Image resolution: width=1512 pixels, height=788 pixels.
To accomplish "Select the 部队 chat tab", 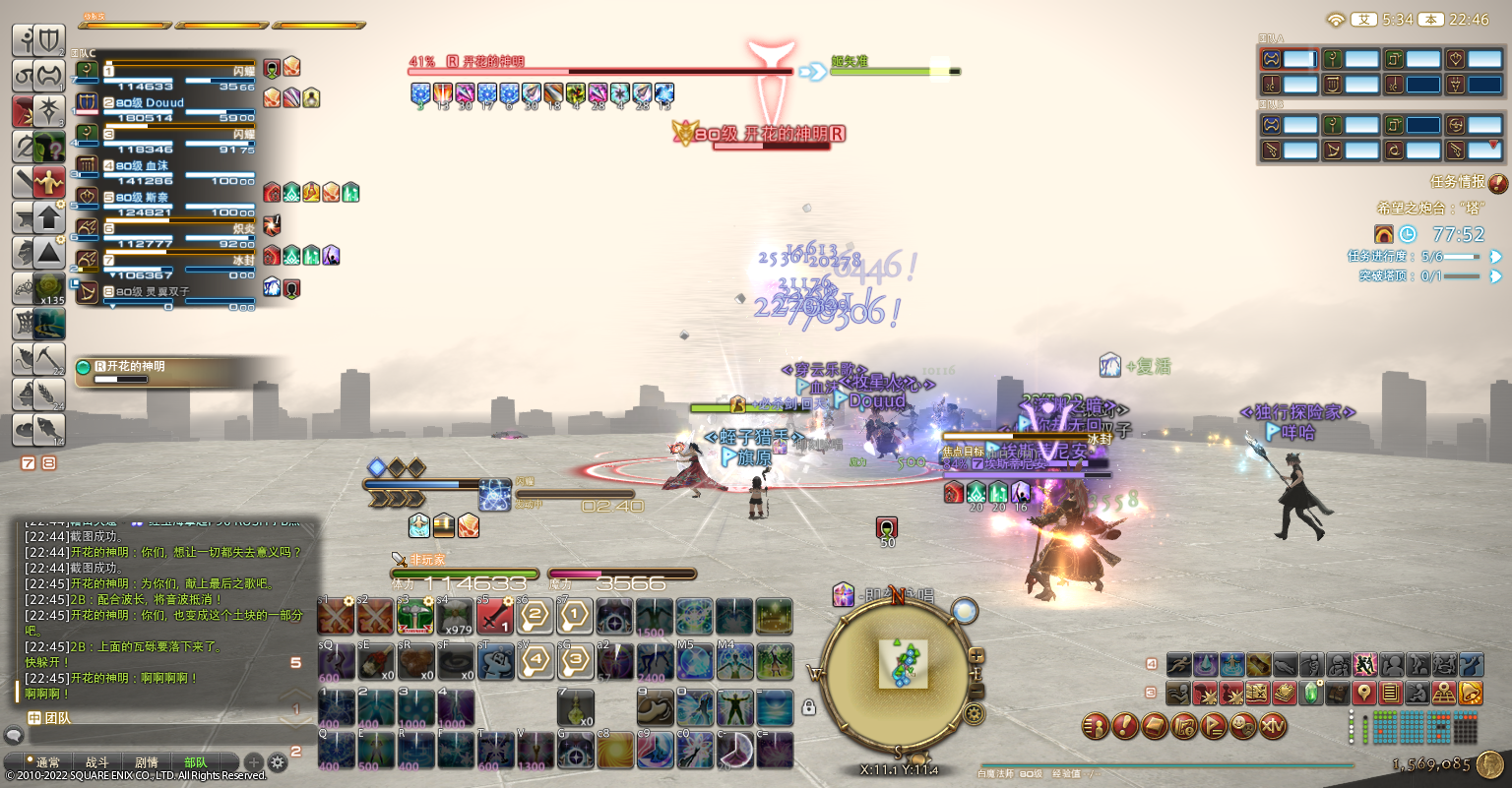I will click(x=196, y=762).
